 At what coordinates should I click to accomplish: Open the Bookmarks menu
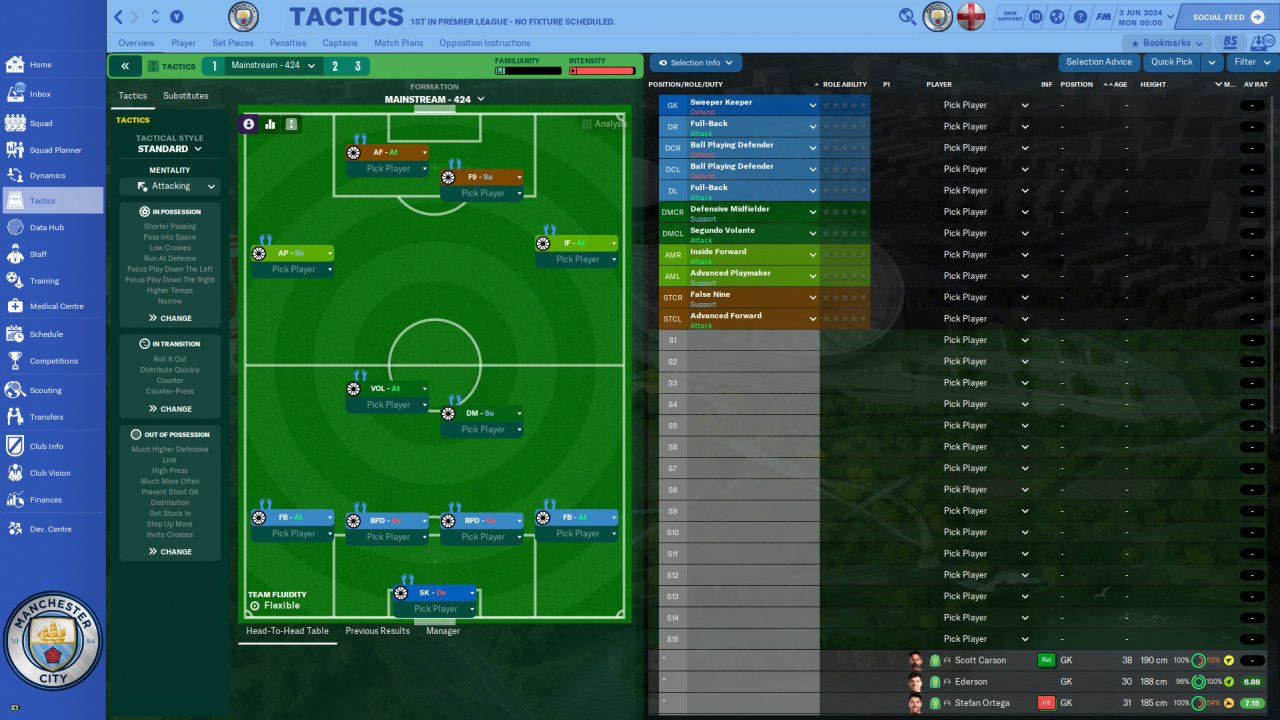tap(1166, 43)
